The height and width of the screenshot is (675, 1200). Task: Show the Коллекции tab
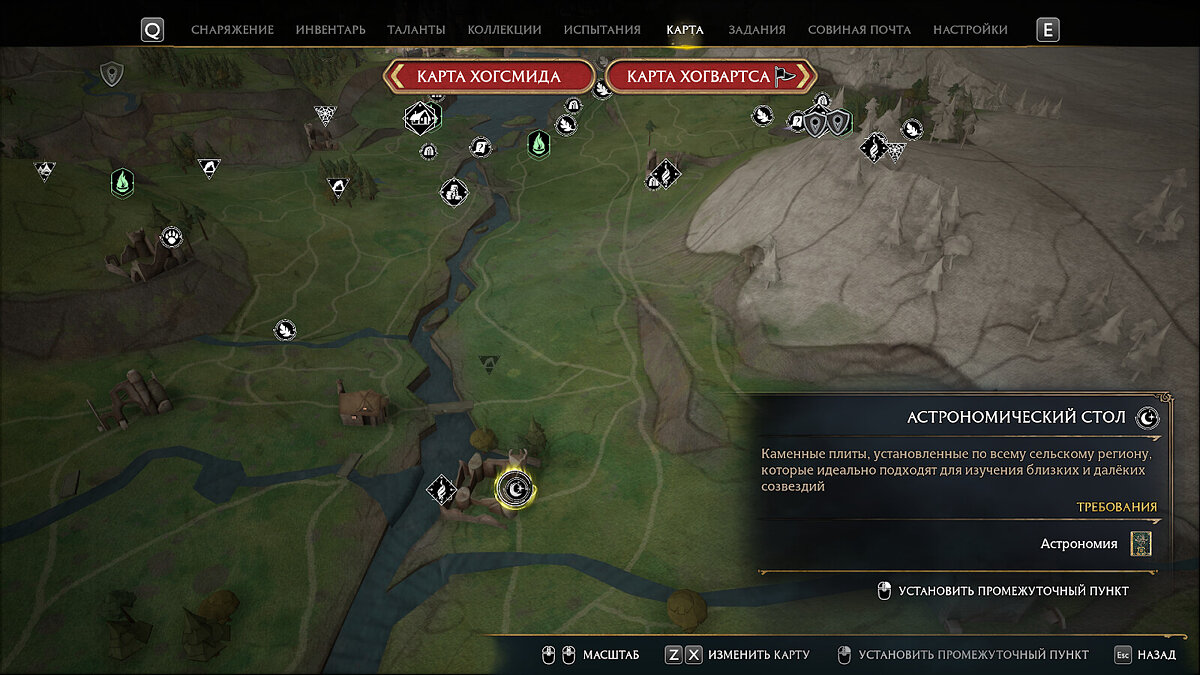[504, 30]
